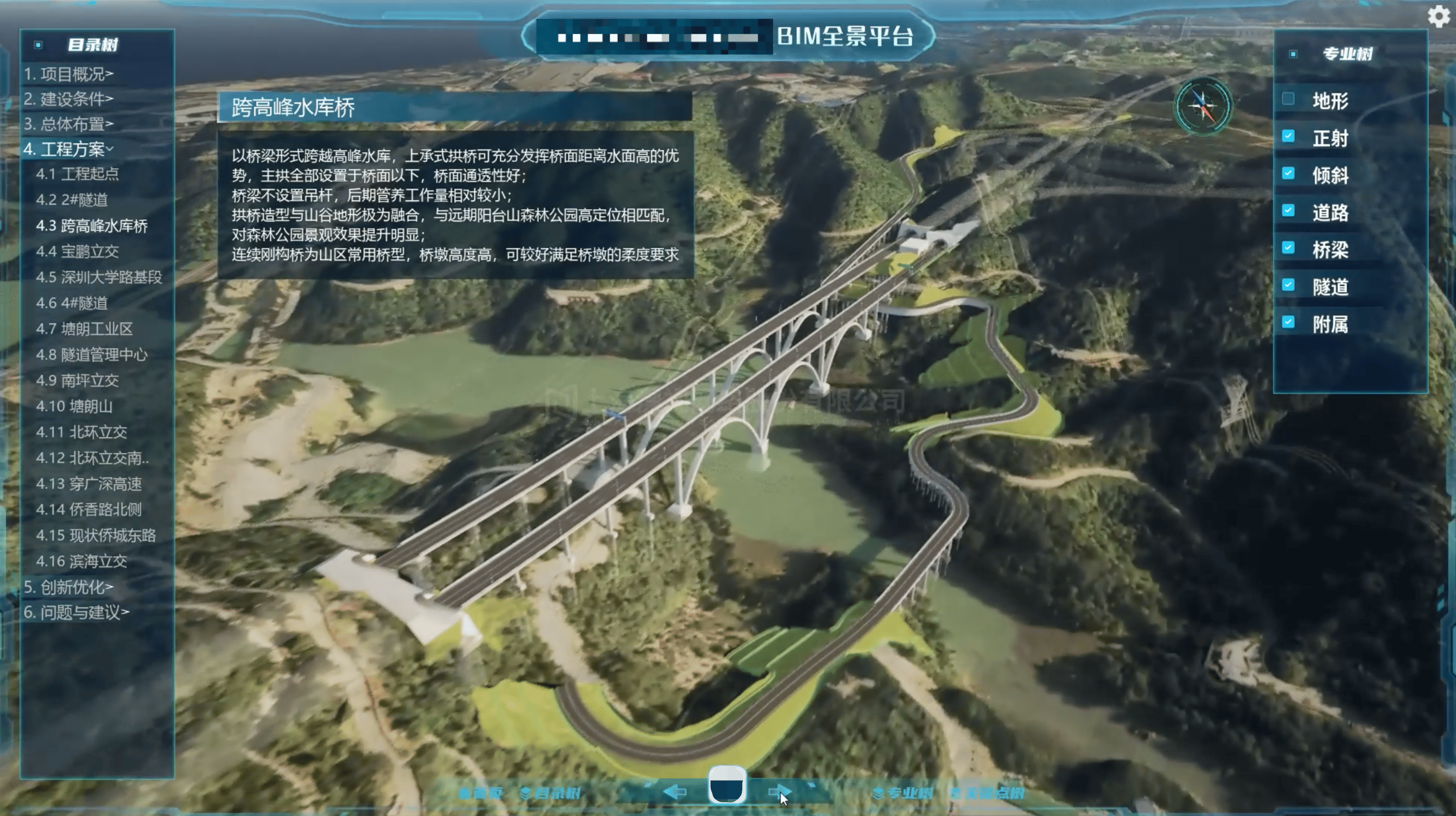This screenshot has width=1456, height=816.
Task: Hide the 道路 road layer
Action: (x=1288, y=211)
